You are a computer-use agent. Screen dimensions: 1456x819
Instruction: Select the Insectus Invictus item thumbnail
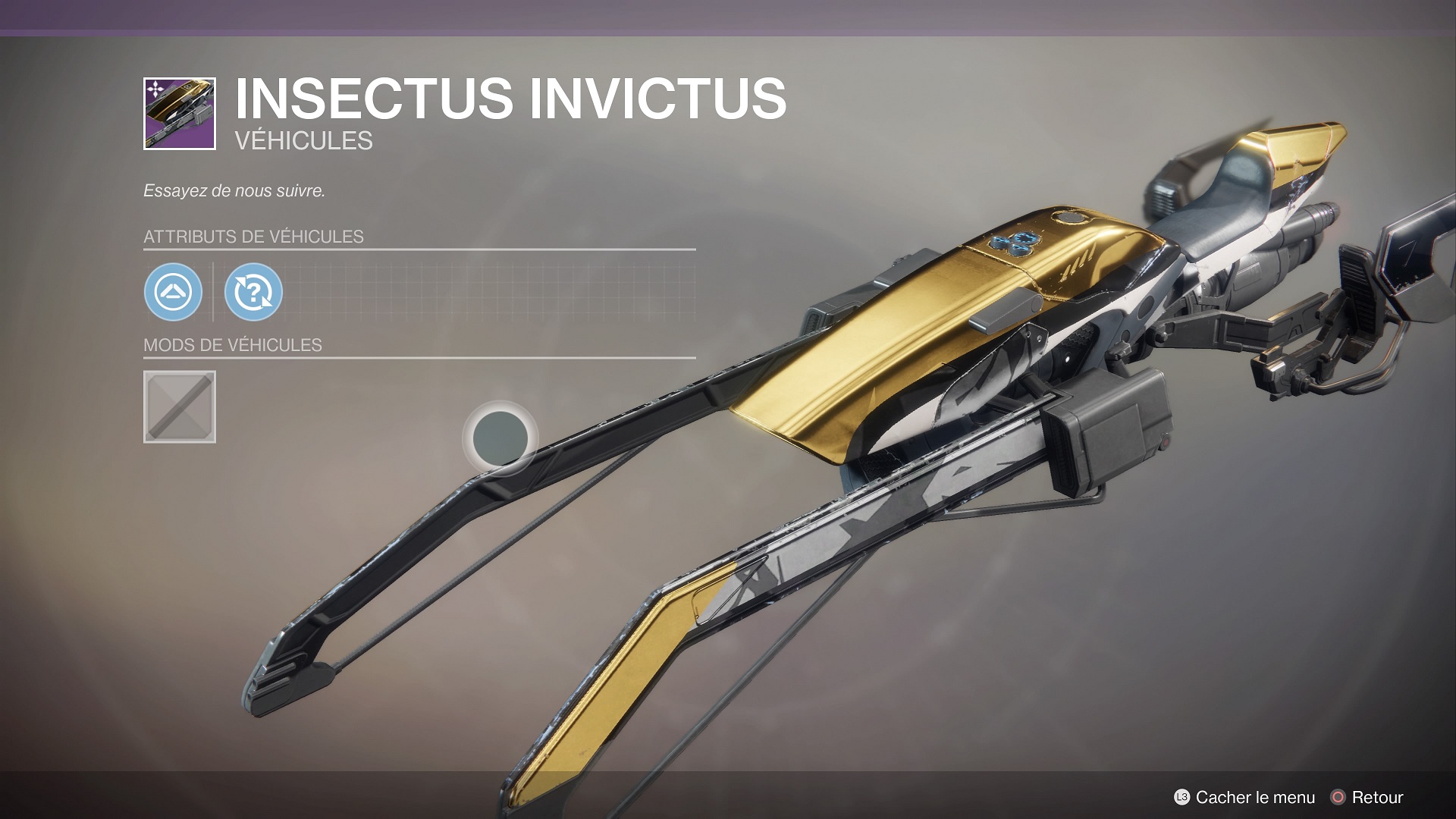tap(180, 114)
